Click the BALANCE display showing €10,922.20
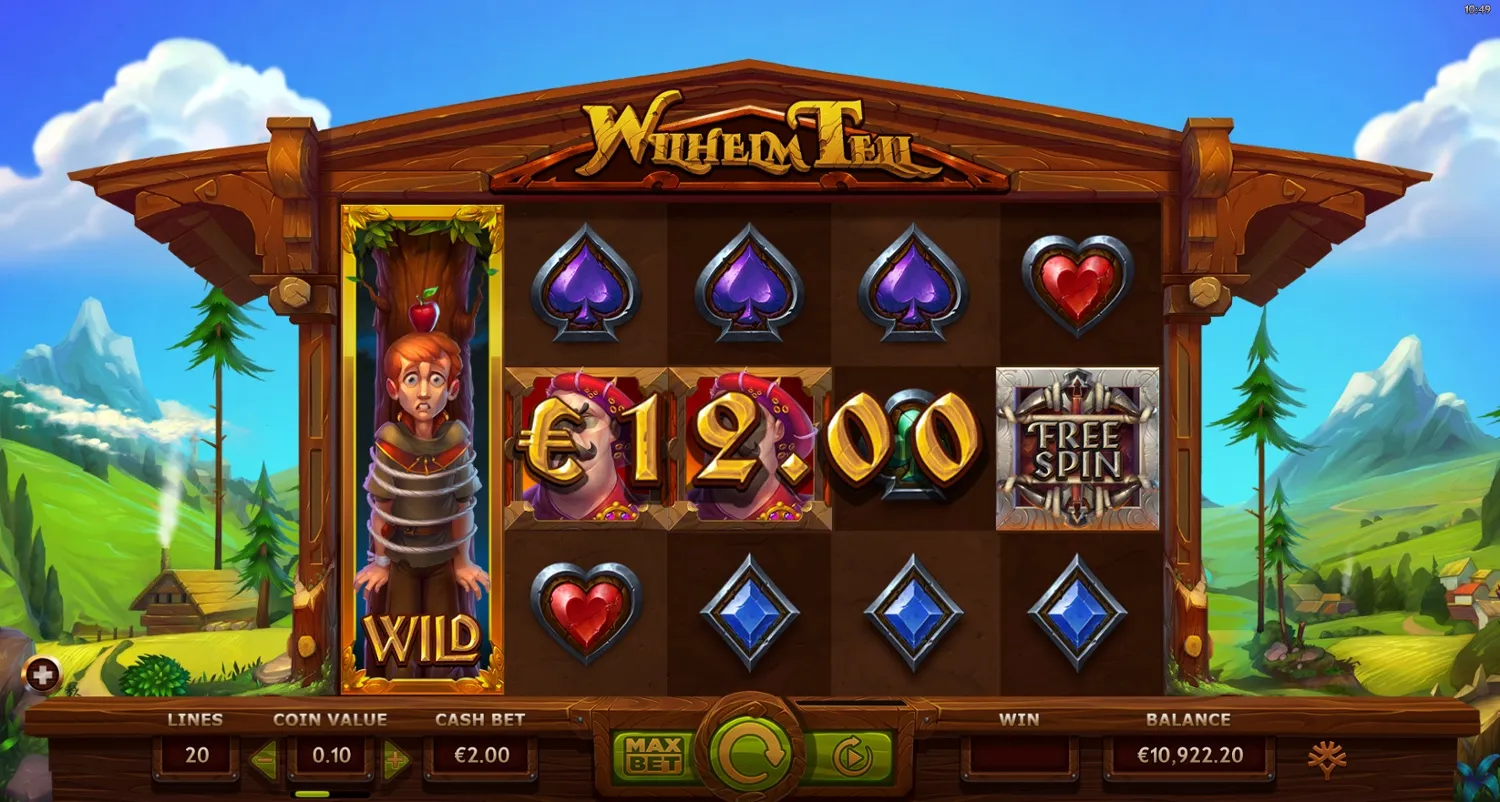The width and height of the screenshot is (1500, 802). point(1188,755)
